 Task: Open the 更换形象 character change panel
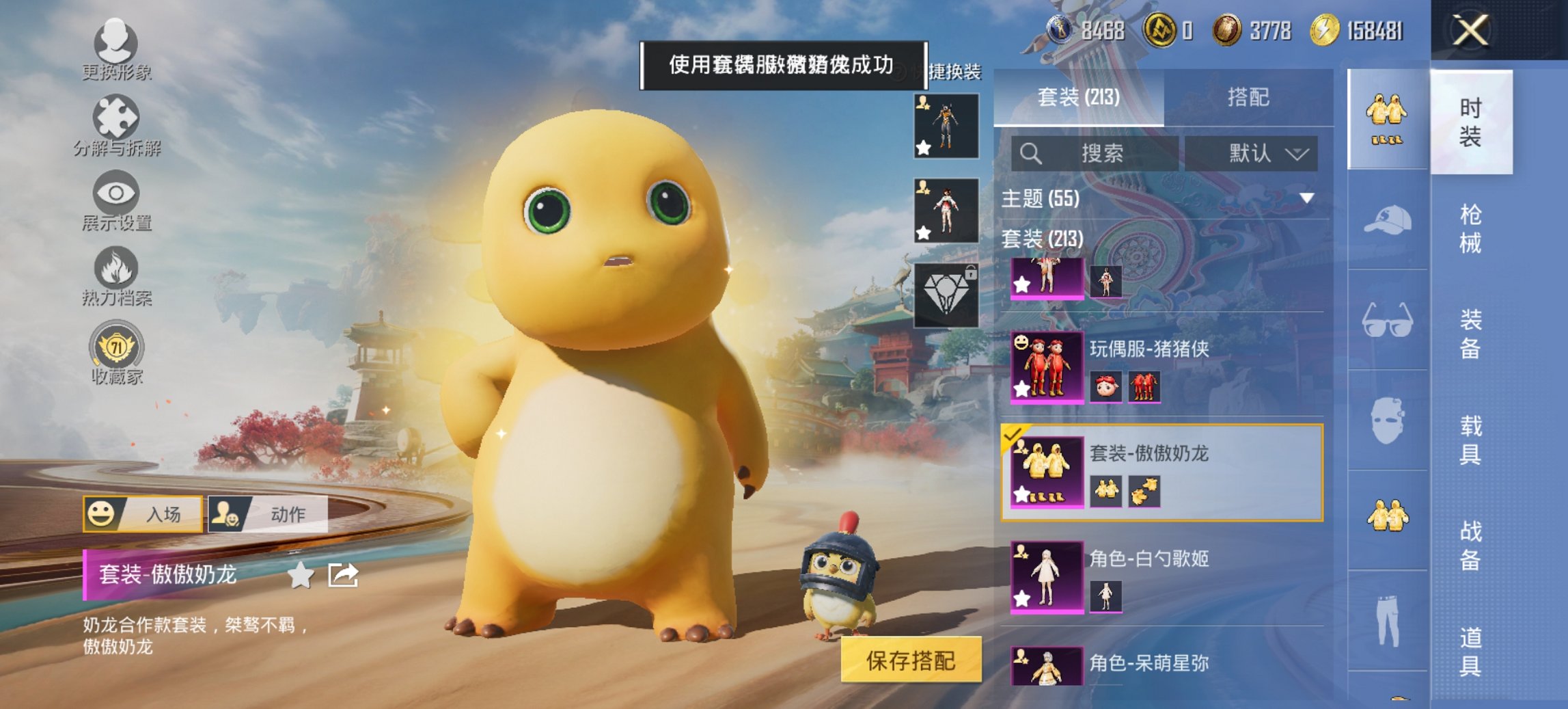pyautogui.click(x=116, y=44)
